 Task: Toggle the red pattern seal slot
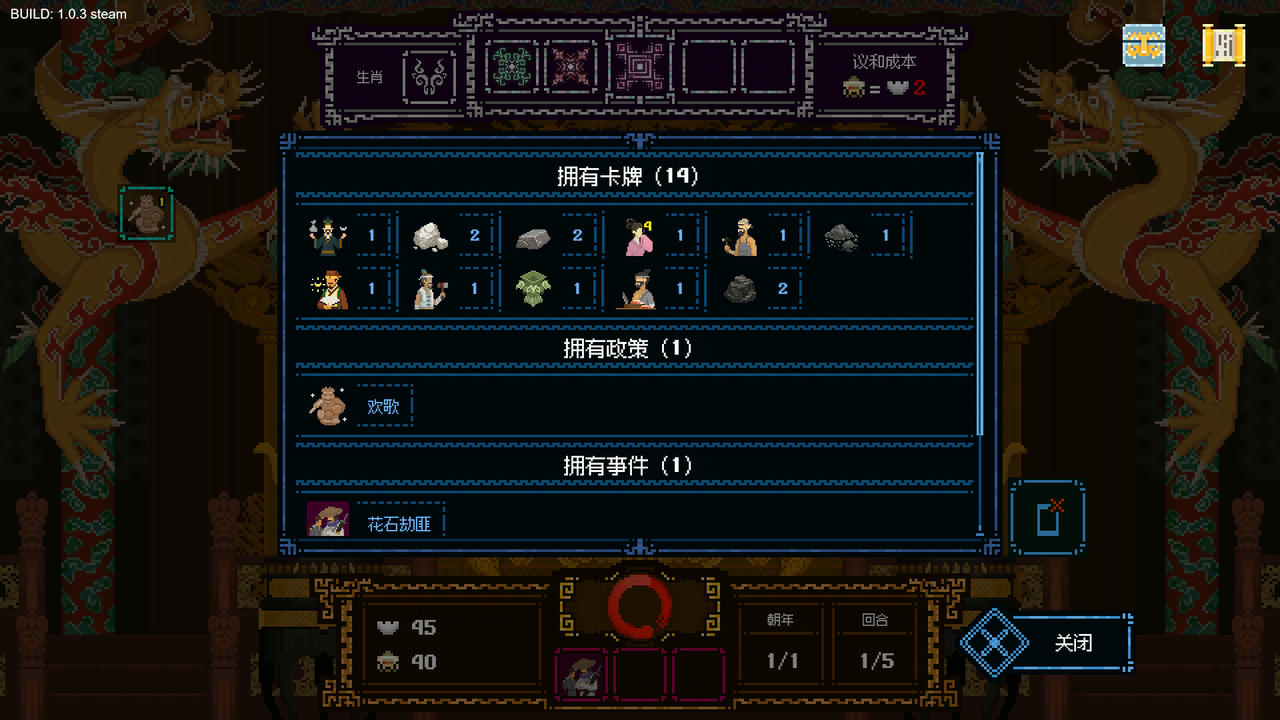(571, 67)
